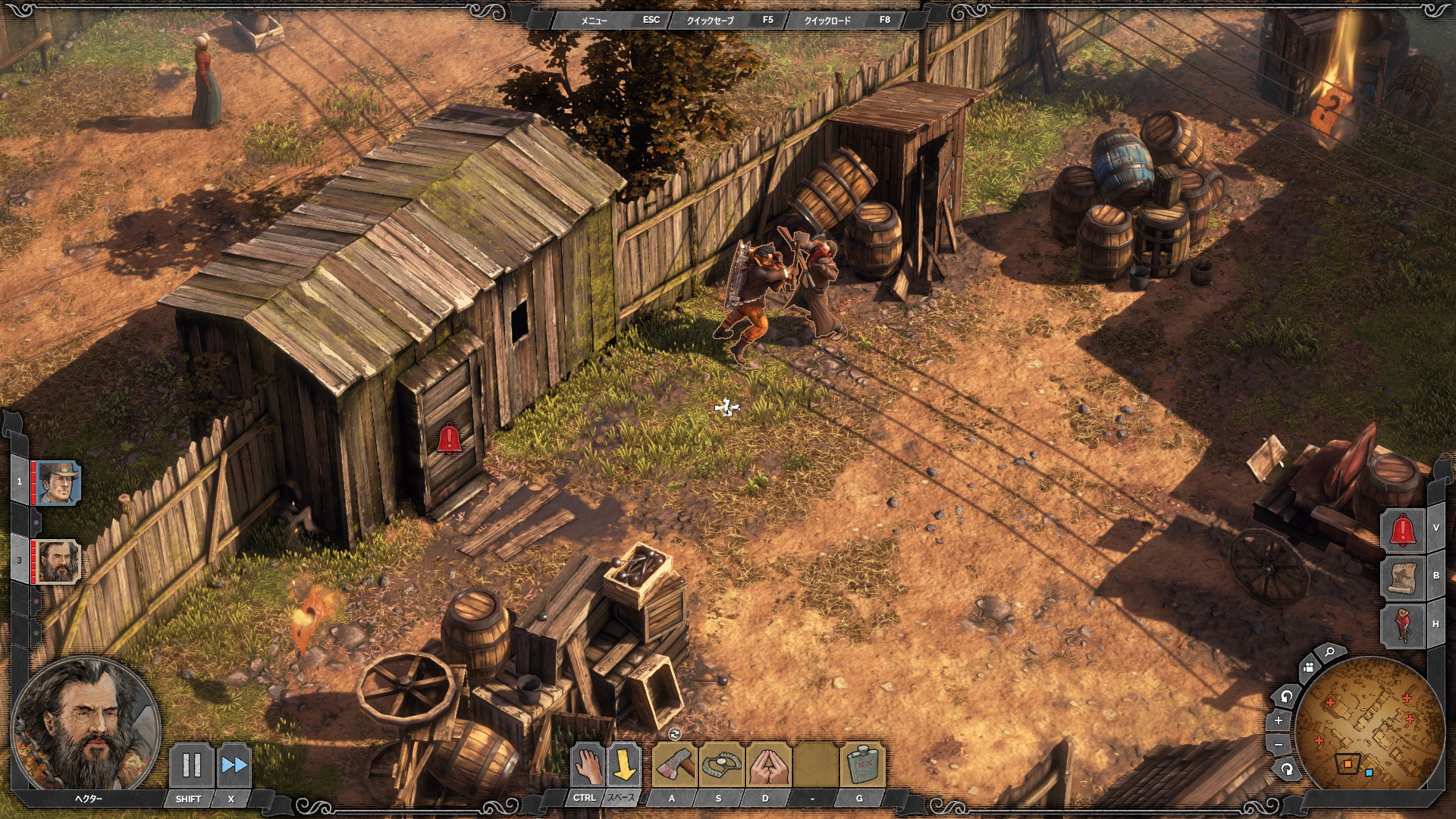
Task: Click Hector's large circular portrait
Action: pos(86,726)
